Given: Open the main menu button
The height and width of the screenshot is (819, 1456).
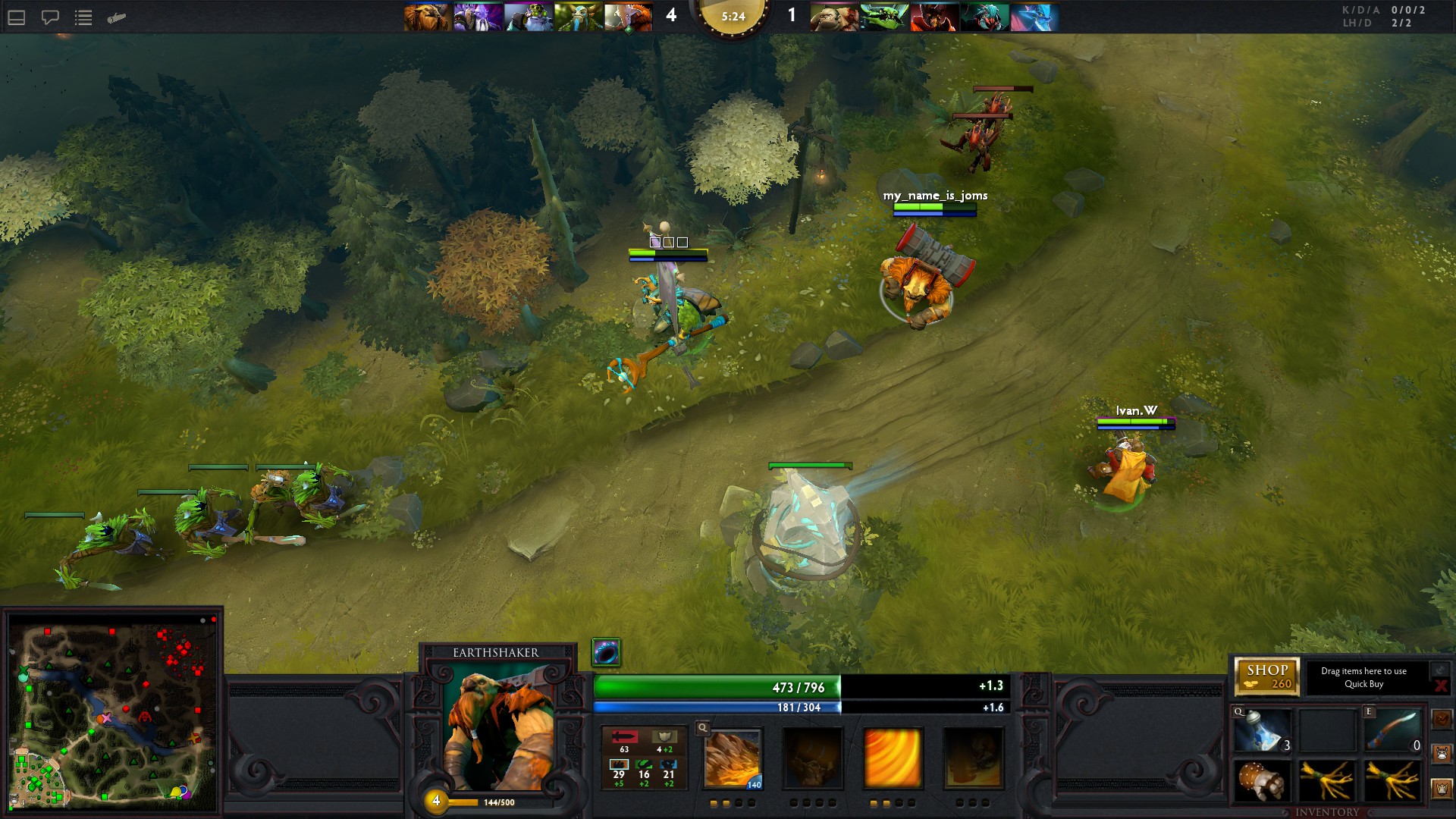Looking at the screenshot, I should 17,17.
